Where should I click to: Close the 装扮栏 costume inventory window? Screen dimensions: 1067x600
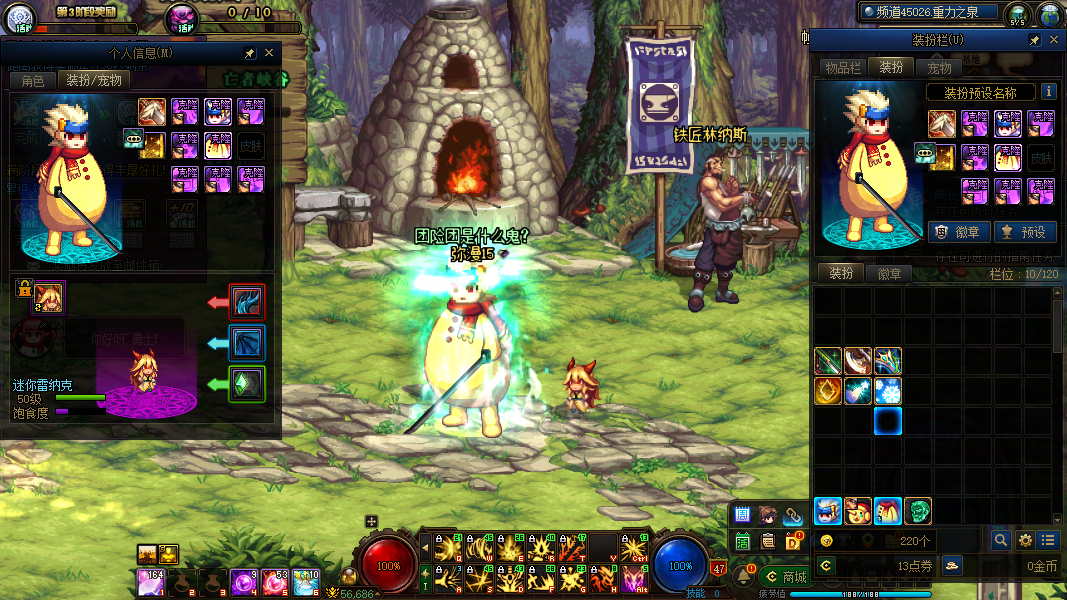tap(1053, 40)
